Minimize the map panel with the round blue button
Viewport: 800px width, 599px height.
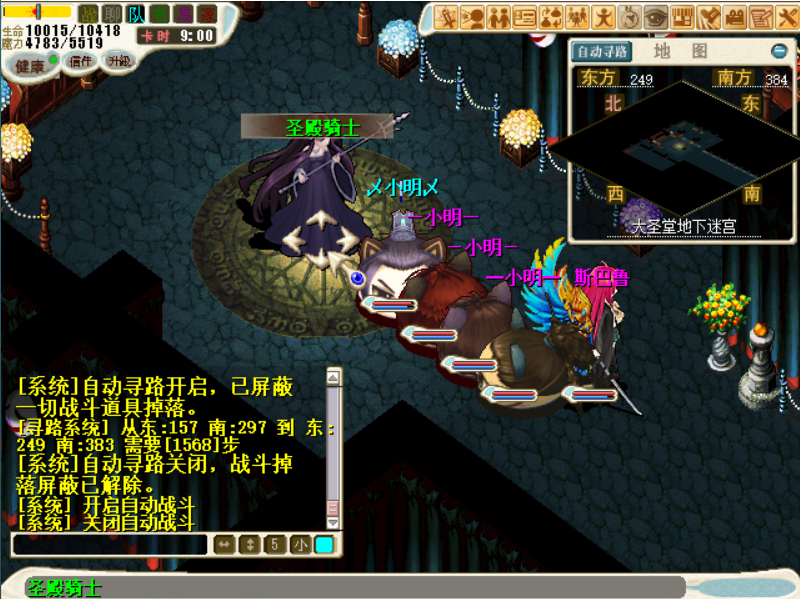point(779,51)
